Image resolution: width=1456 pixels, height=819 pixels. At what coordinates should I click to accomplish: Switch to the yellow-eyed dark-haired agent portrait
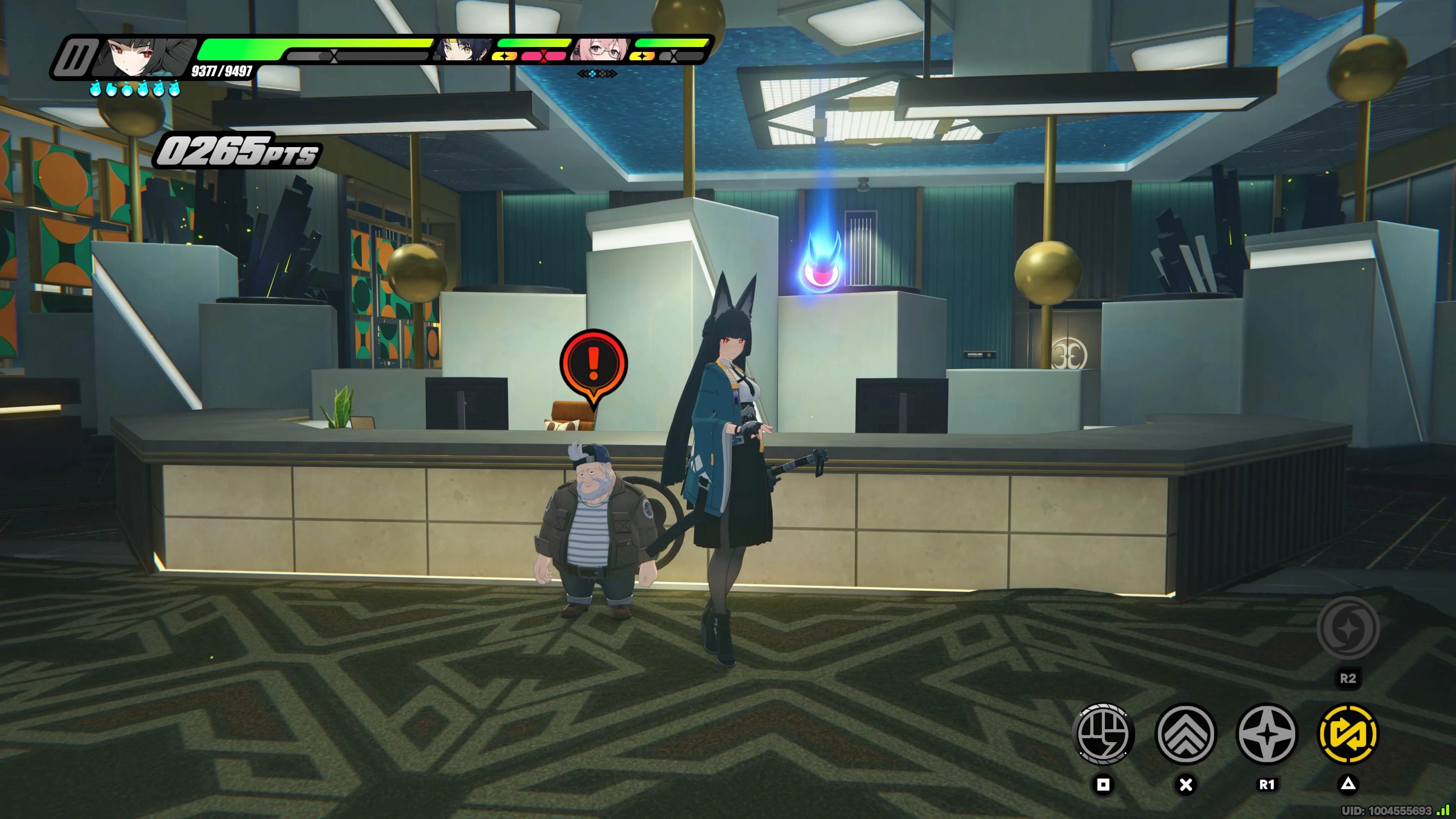click(x=462, y=49)
